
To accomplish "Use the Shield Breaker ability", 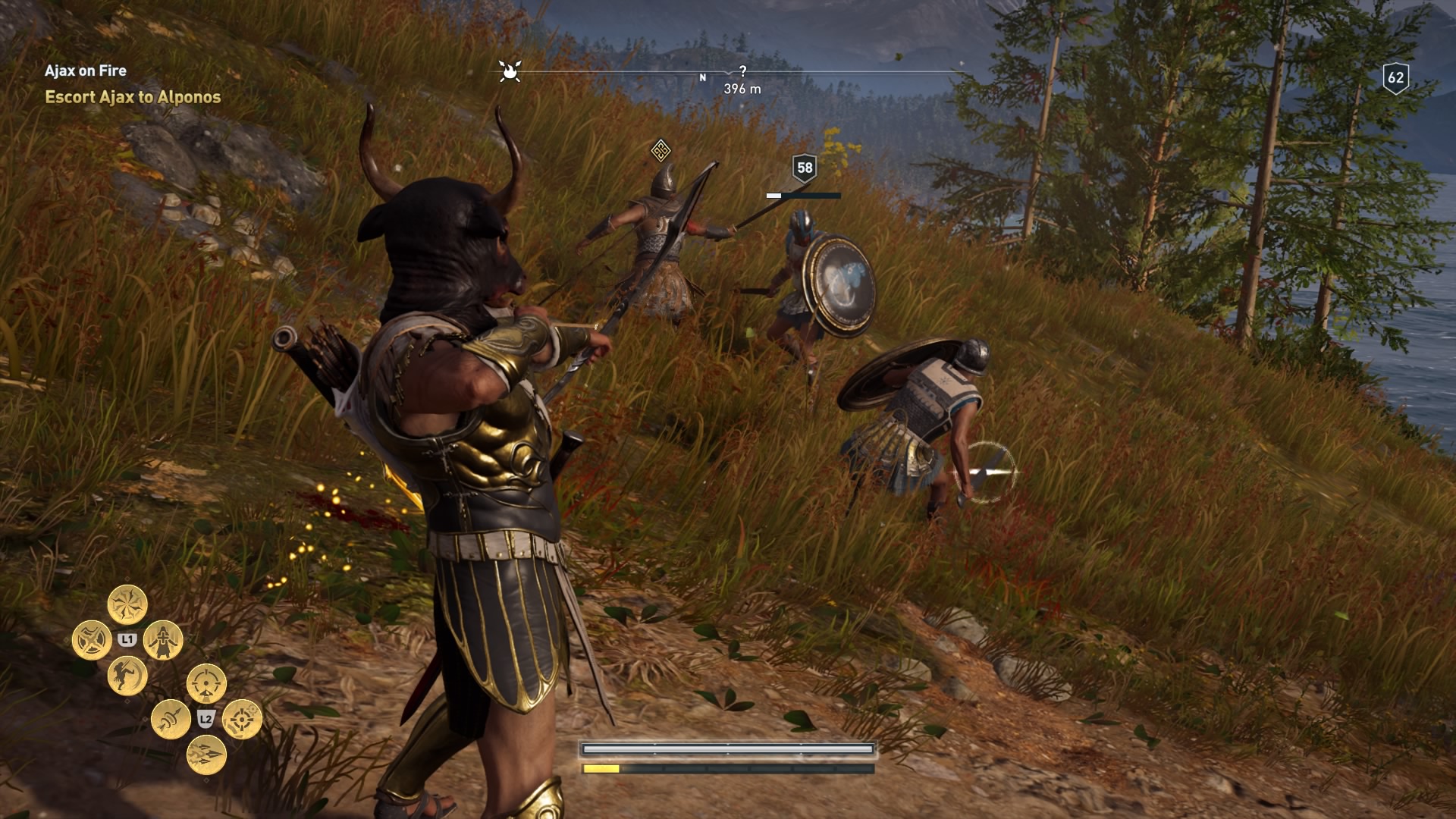I will coord(92,640).
